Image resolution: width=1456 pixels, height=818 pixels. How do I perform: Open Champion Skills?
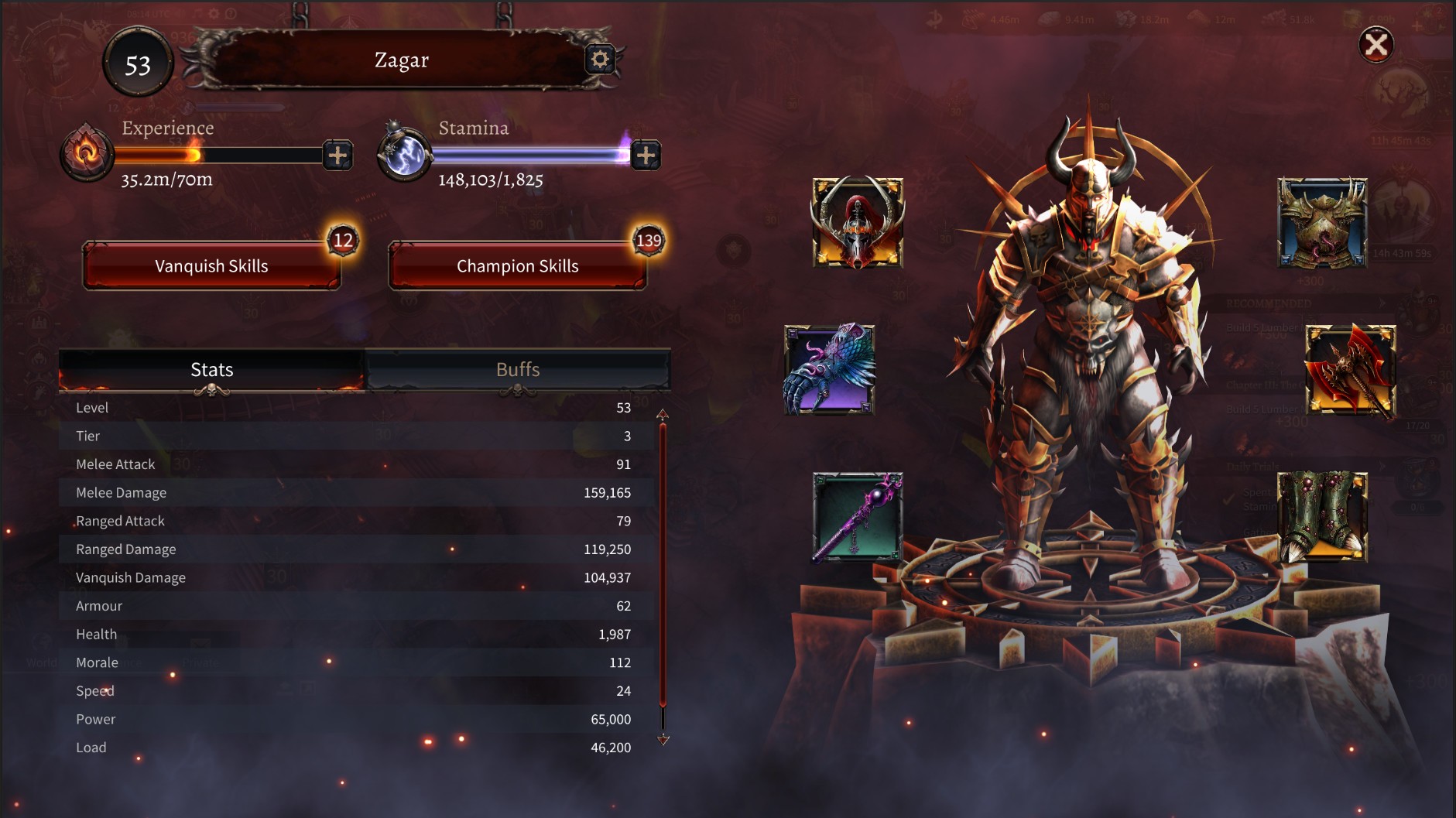pyautogui.click(x=519, y=265)
